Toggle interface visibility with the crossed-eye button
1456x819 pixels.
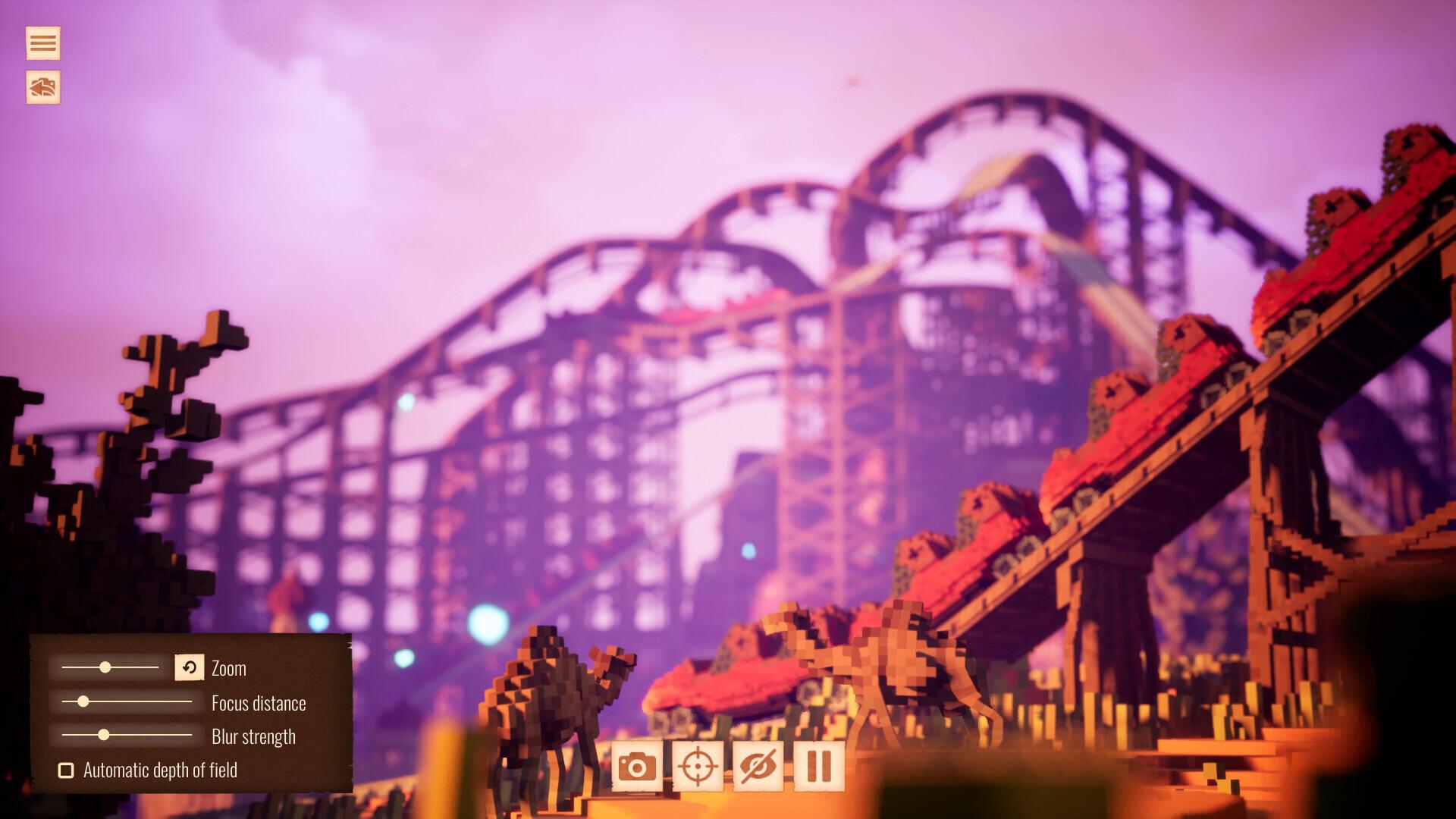[758, 766]
